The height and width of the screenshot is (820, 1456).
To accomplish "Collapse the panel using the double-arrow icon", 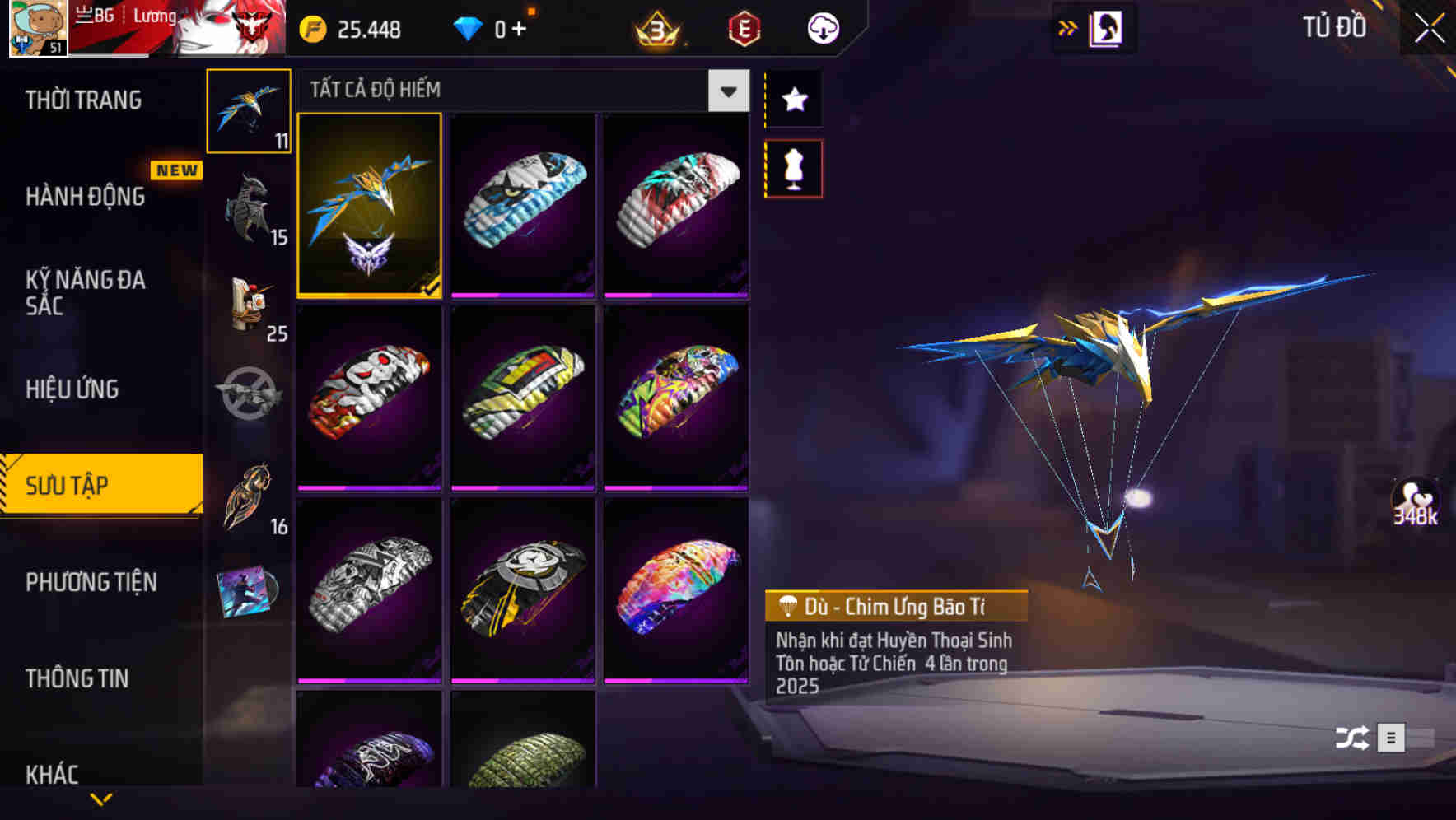I will pos(1068,27).
